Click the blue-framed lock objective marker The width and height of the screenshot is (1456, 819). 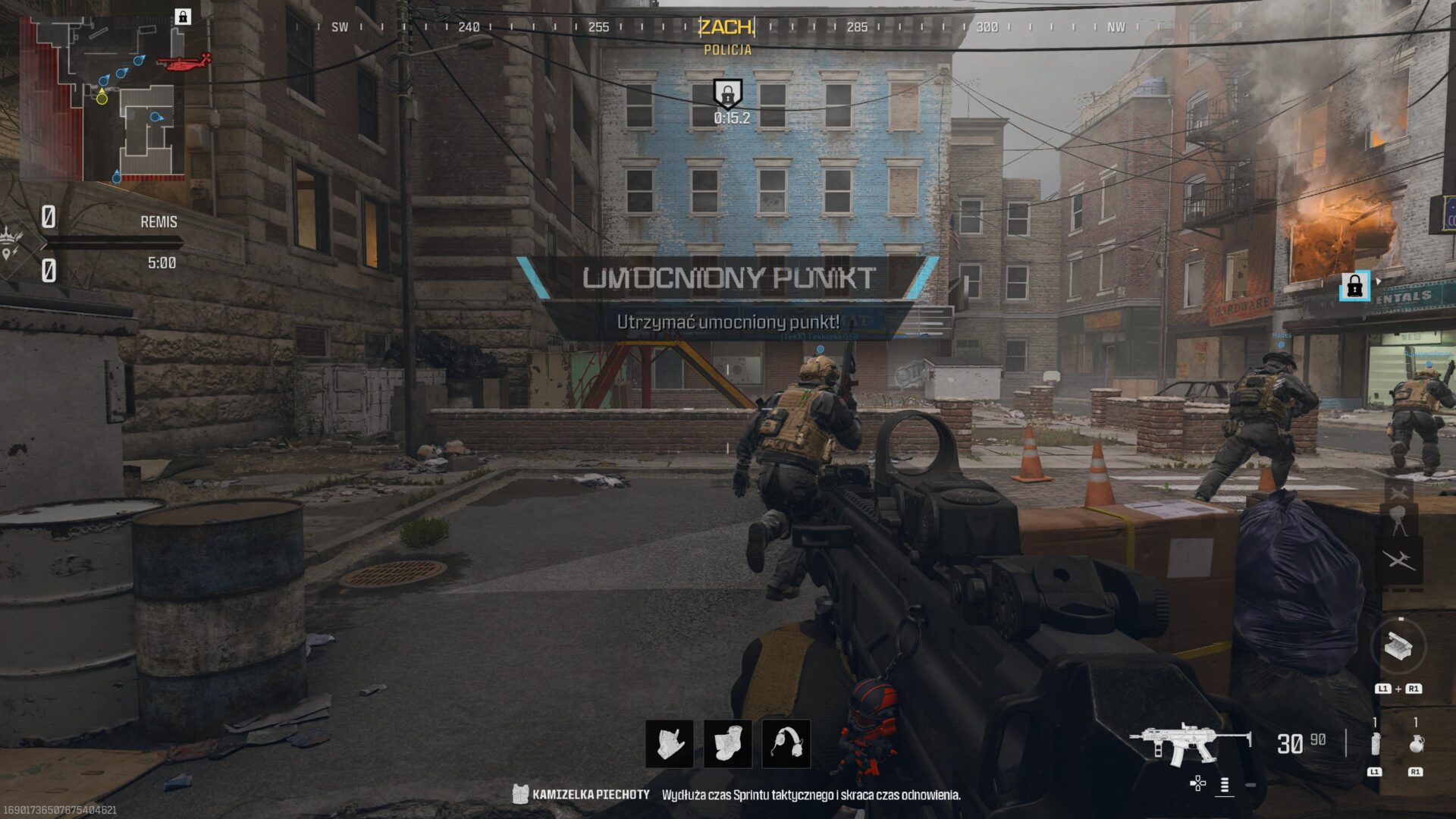[1354, 286]
